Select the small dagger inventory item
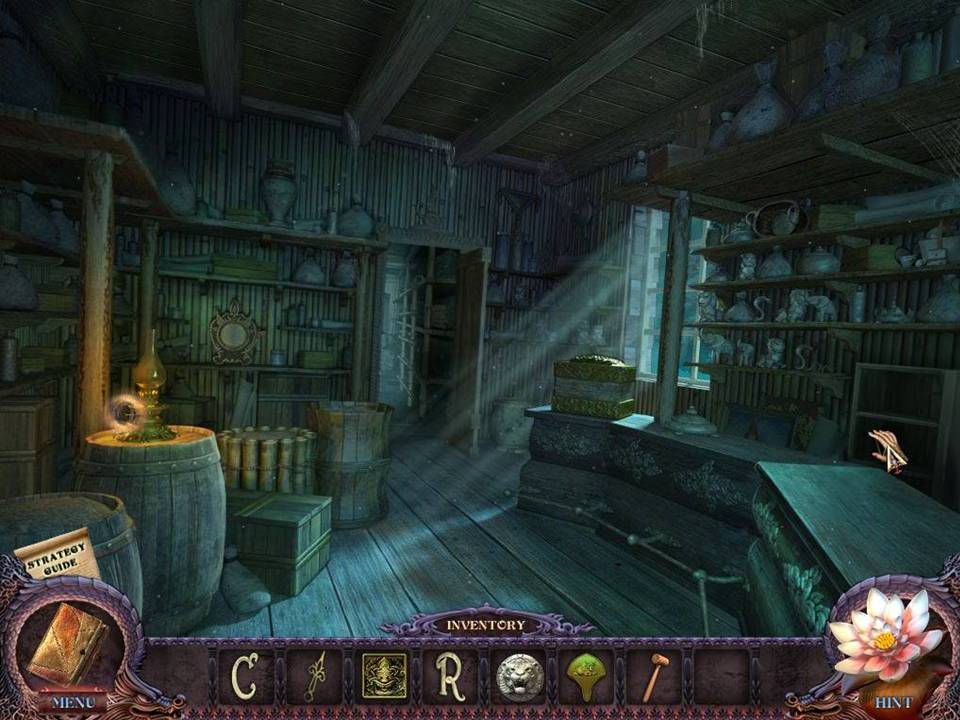 coord(314,677)
